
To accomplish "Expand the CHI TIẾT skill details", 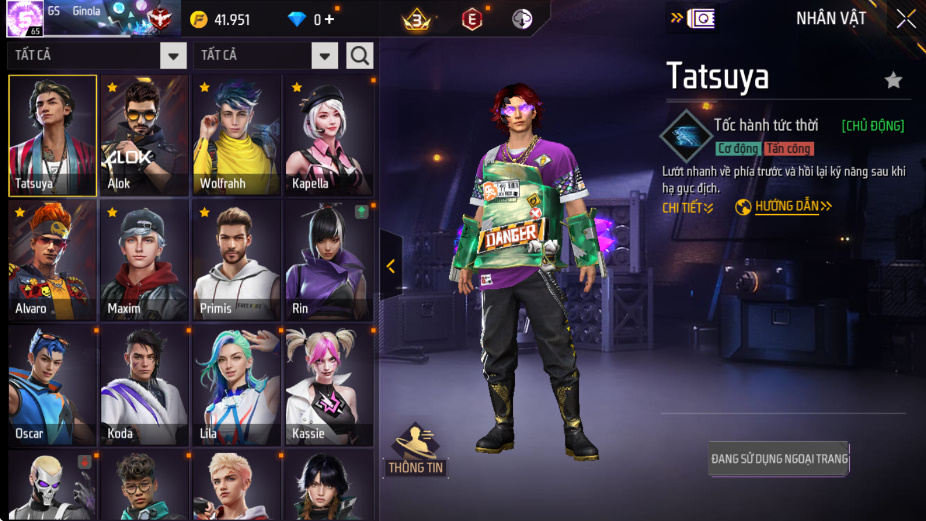I will click(x=688, y=208).
